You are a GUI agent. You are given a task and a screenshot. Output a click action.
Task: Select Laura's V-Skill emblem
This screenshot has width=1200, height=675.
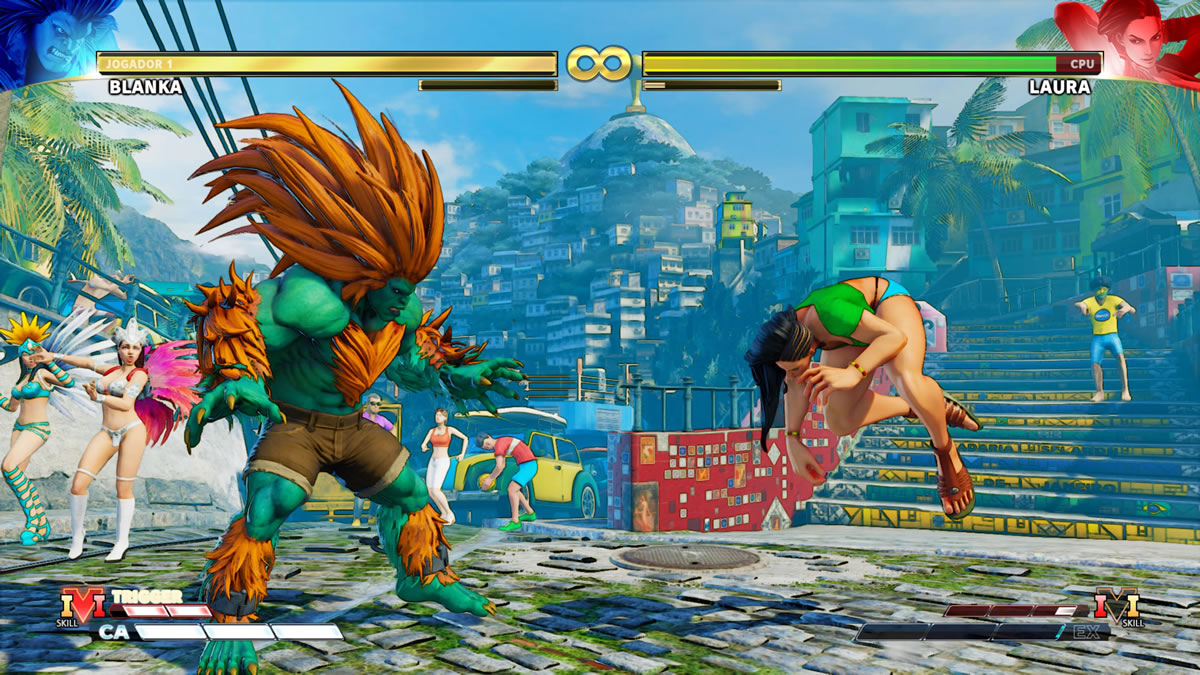(1117, 606)
